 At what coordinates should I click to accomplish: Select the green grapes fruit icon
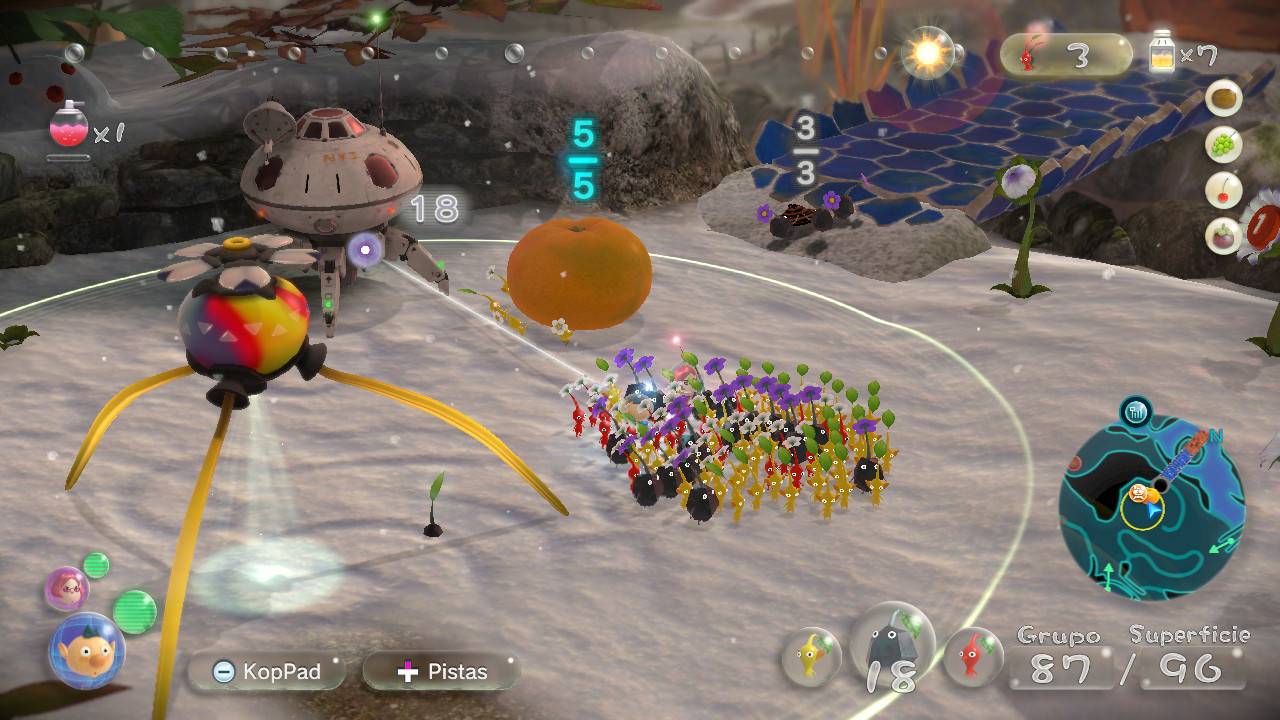coord(1223,145)
